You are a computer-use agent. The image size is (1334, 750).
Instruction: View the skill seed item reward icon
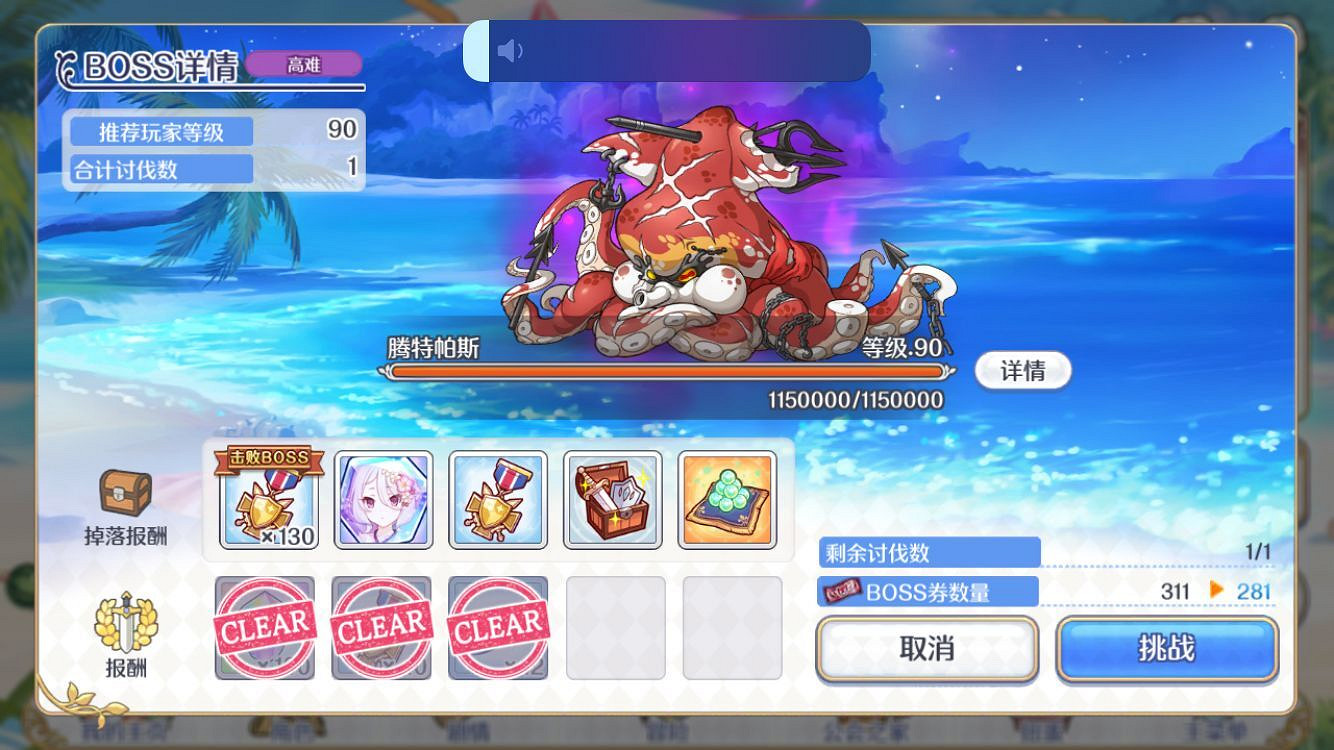[729, 500]
